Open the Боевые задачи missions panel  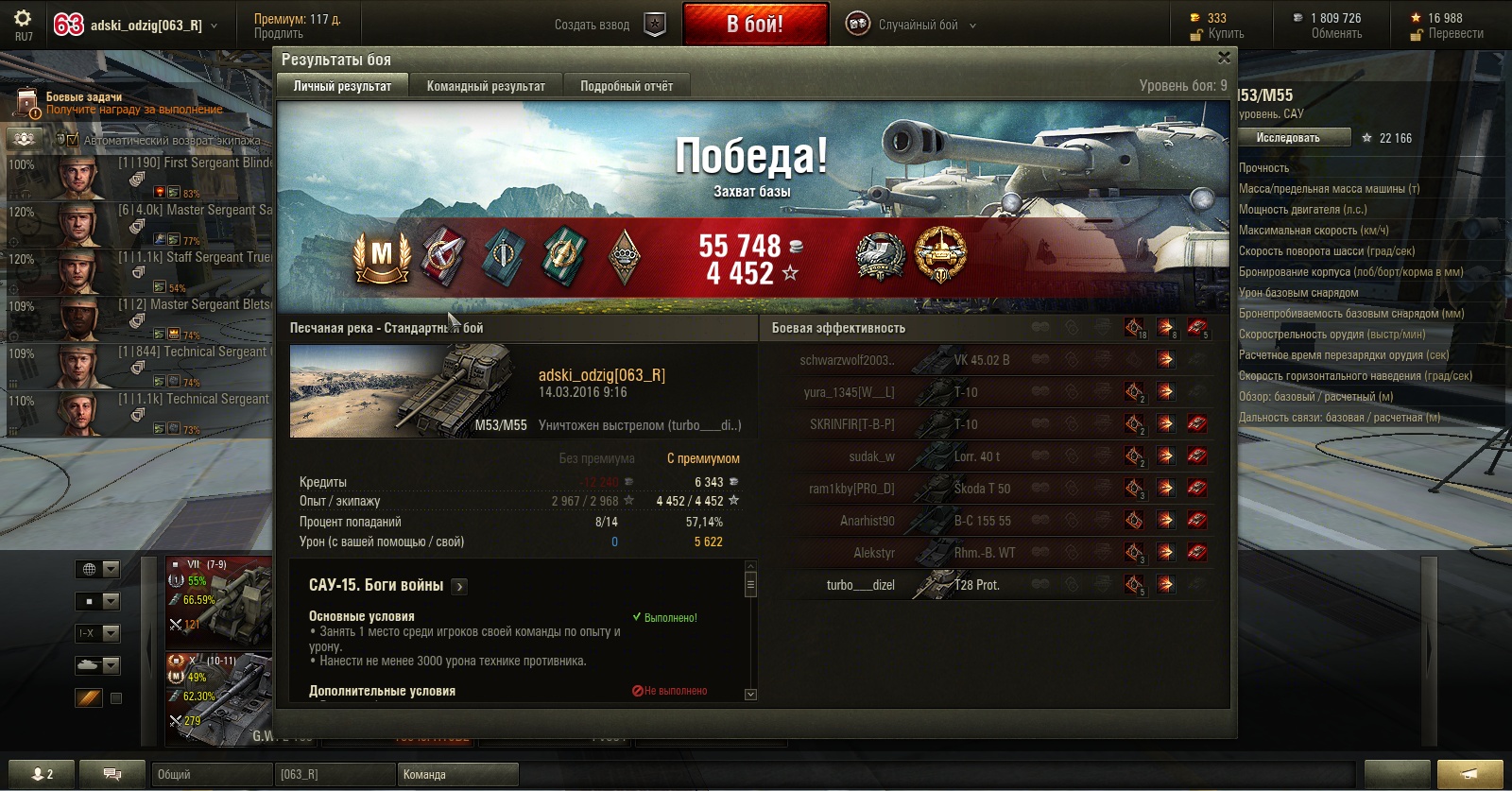[85, 97]
